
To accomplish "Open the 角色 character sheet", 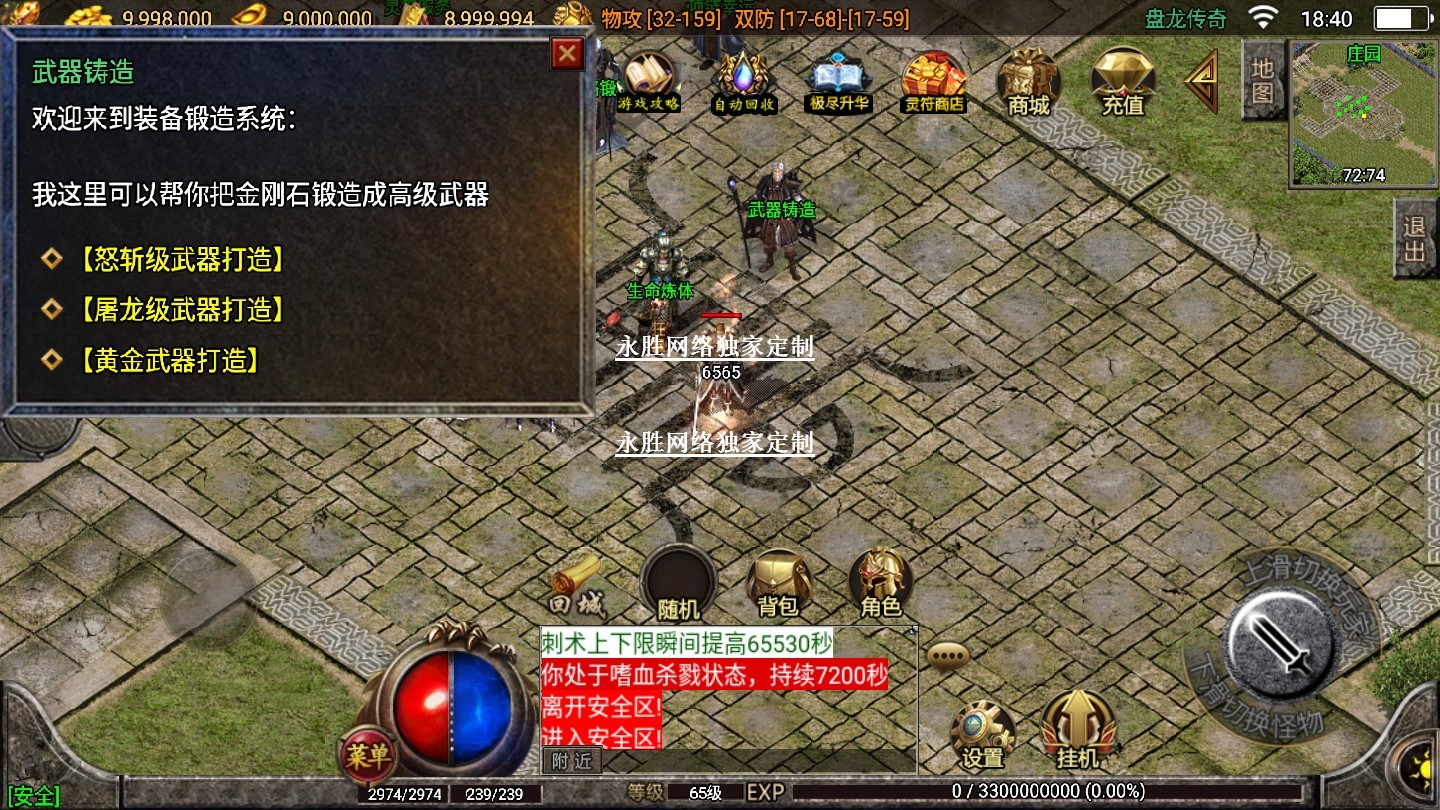I will click(881, 584).
